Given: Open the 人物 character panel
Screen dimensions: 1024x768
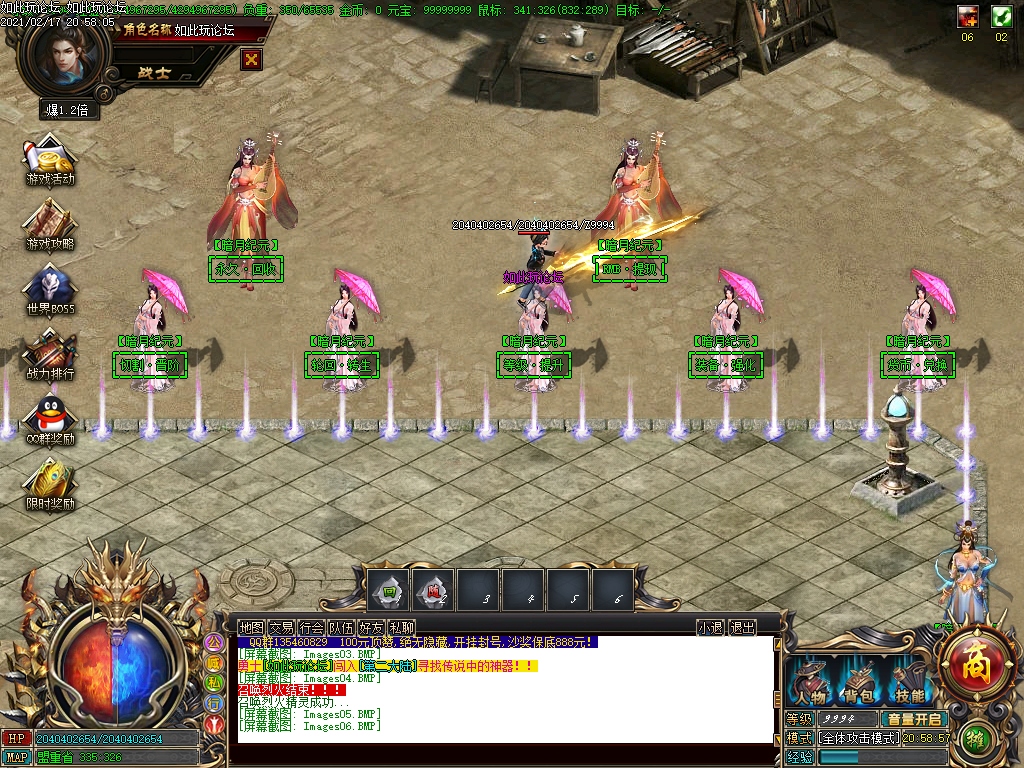Looking at the screenshot, I should click(810, 684).
